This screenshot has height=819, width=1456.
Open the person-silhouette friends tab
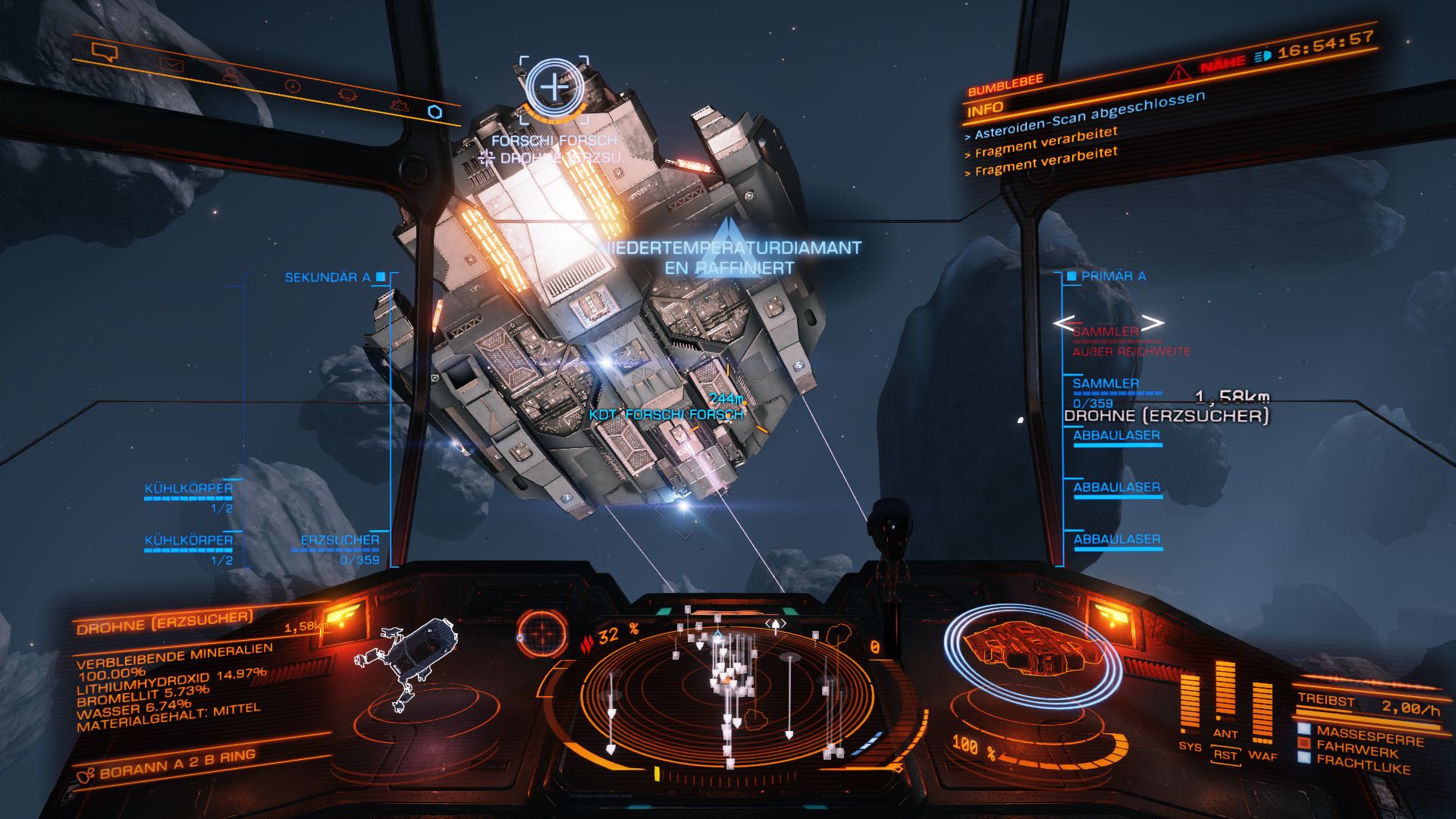tap(231, 75)
